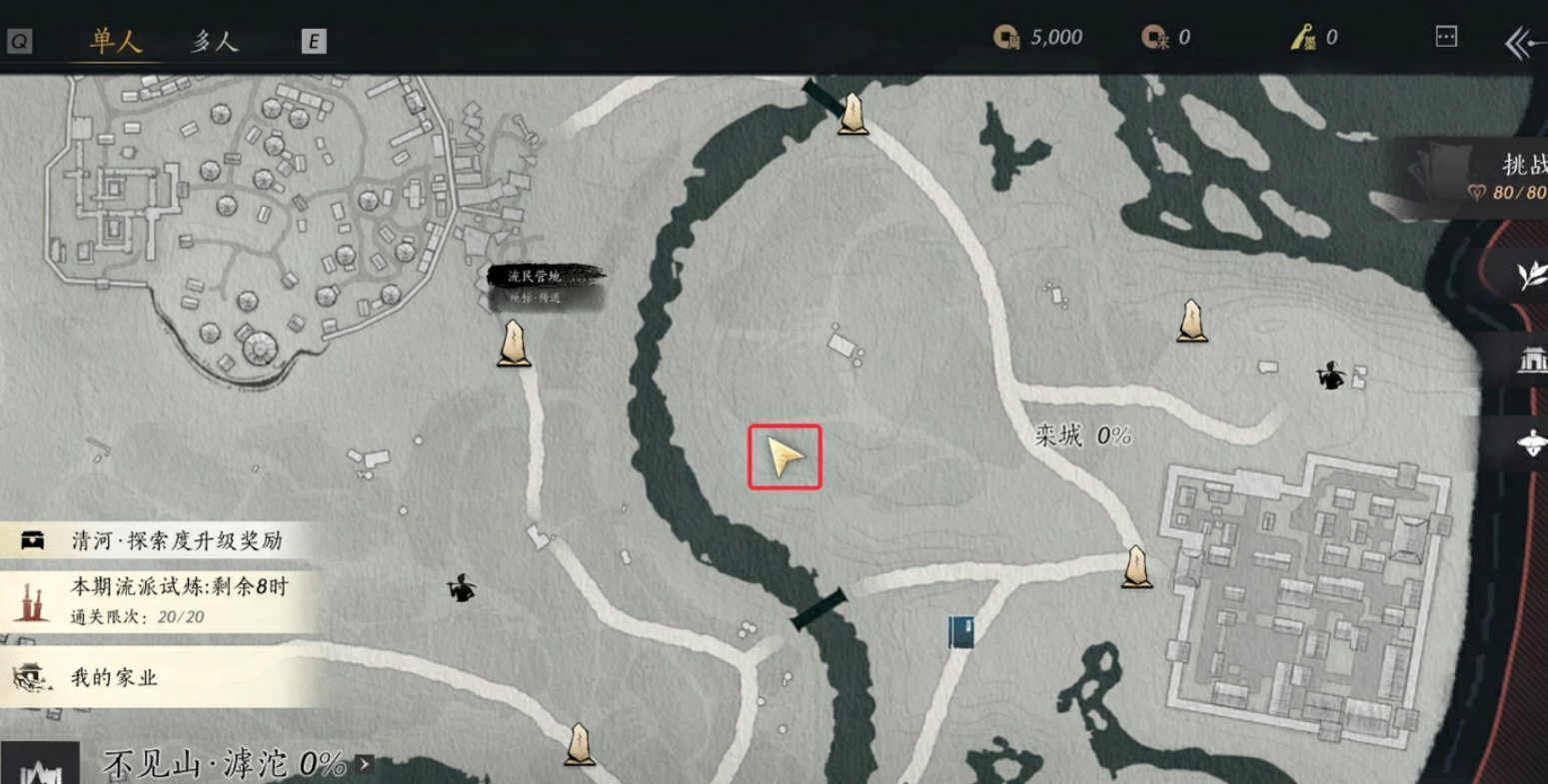Select the stone marker by the northern bridge
This screenshot has height=784, width=1548.
point(852,113)
